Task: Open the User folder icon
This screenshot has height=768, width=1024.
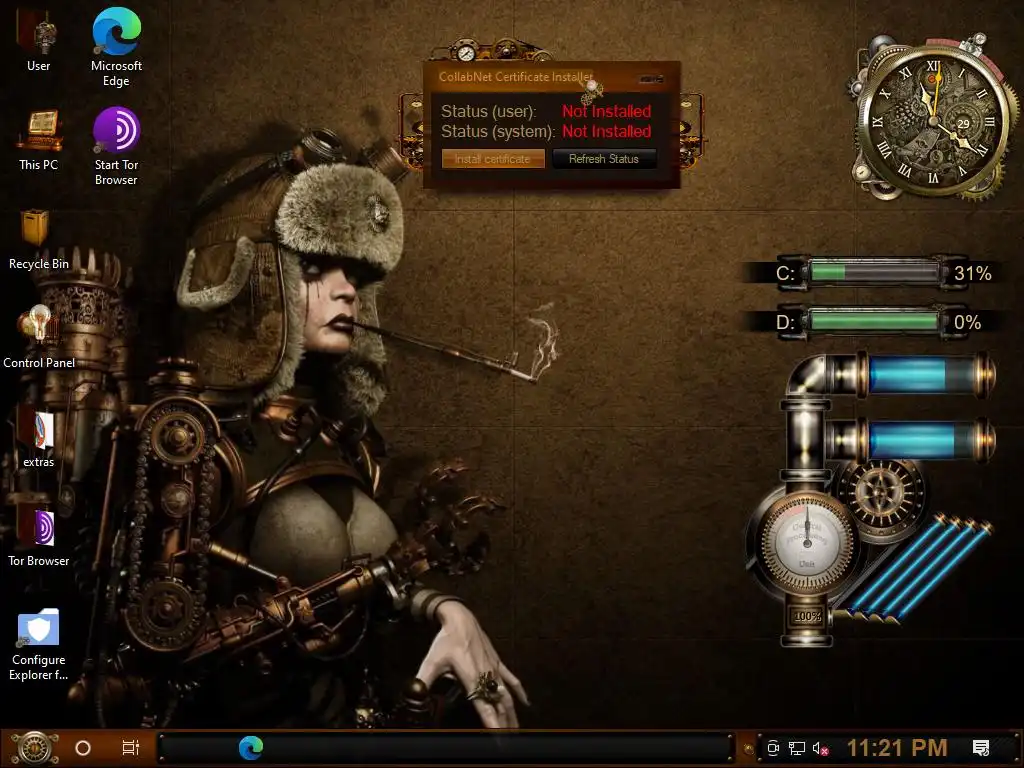Action: 39,33
